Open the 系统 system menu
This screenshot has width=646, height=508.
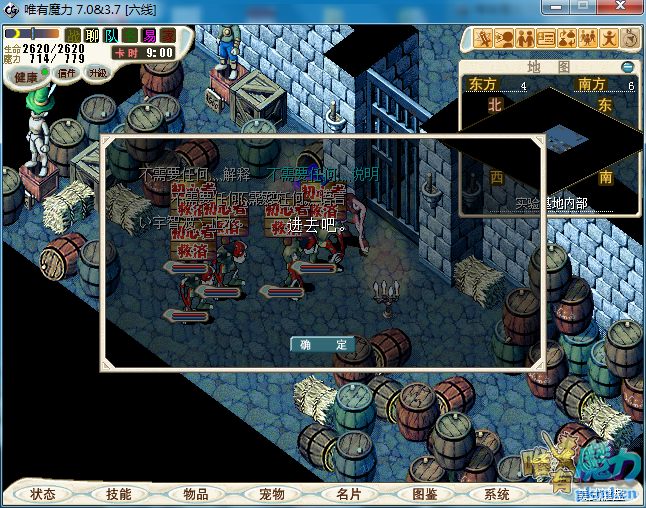point(497,494)
